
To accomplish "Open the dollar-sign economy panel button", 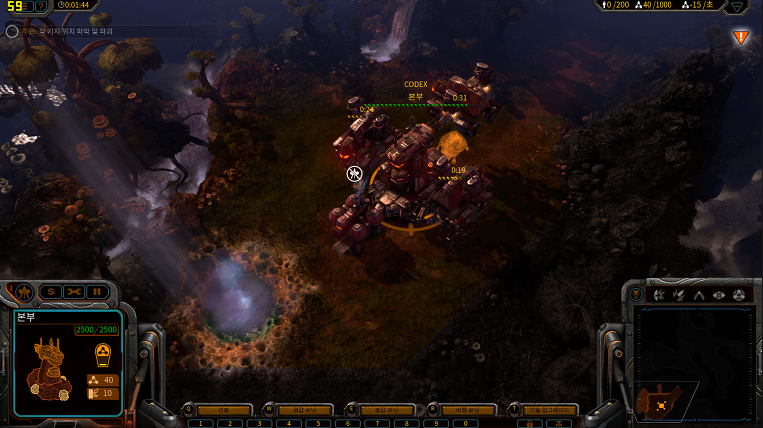I will [50, 291].
